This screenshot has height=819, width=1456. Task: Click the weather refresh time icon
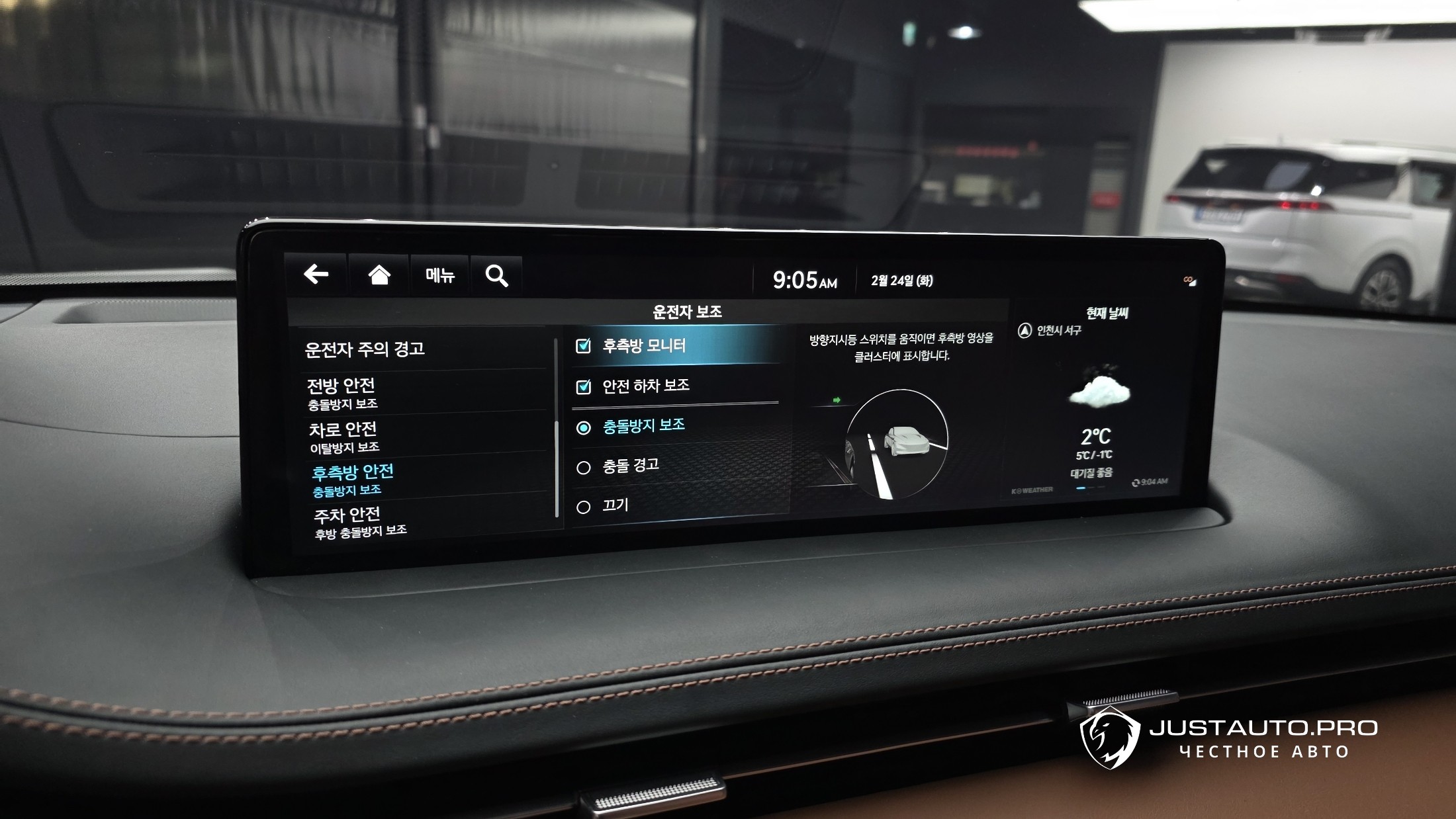click(1136, 482)
